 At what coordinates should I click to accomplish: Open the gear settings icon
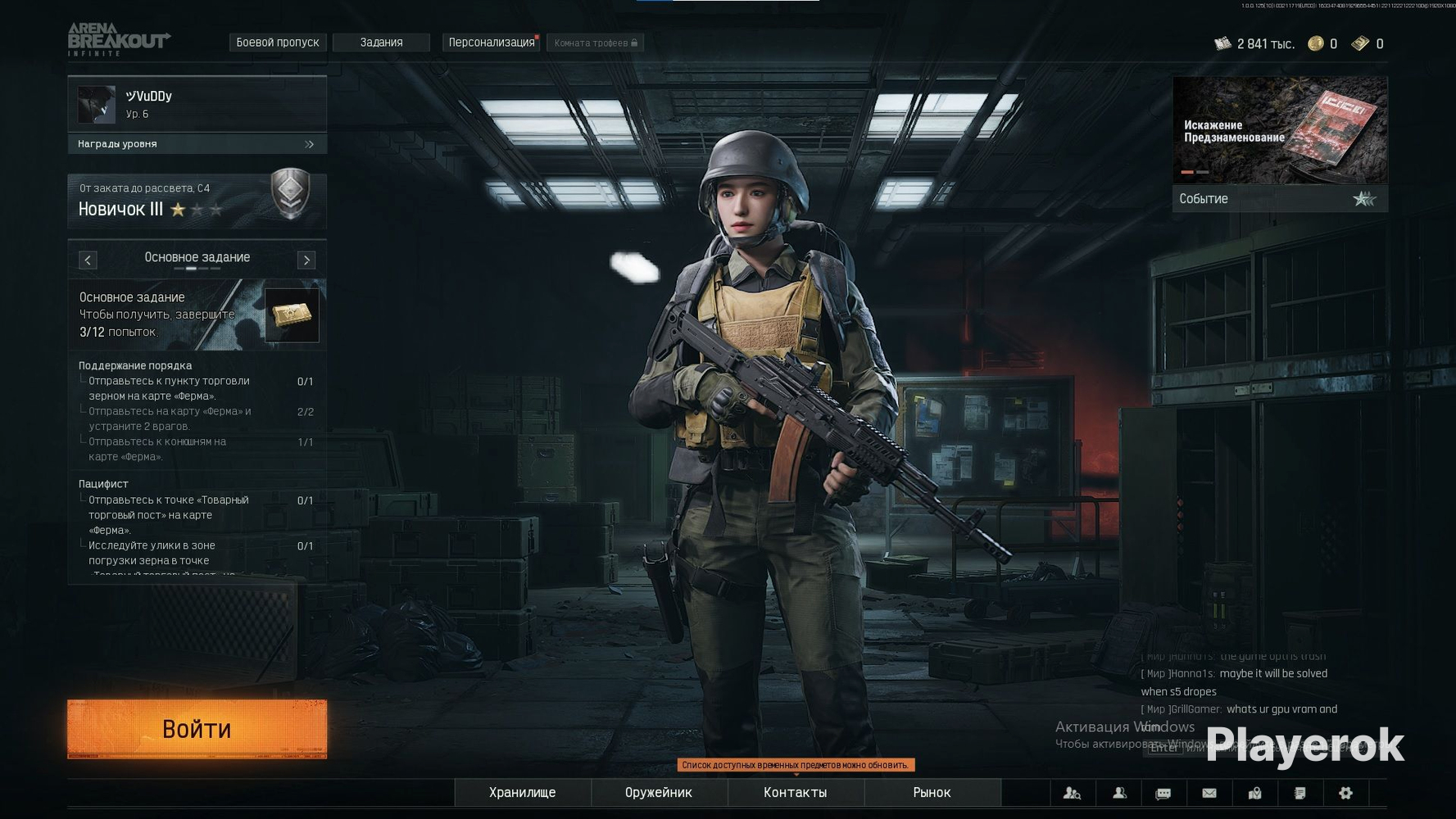pyautogui.click(x=1345, y=793)
